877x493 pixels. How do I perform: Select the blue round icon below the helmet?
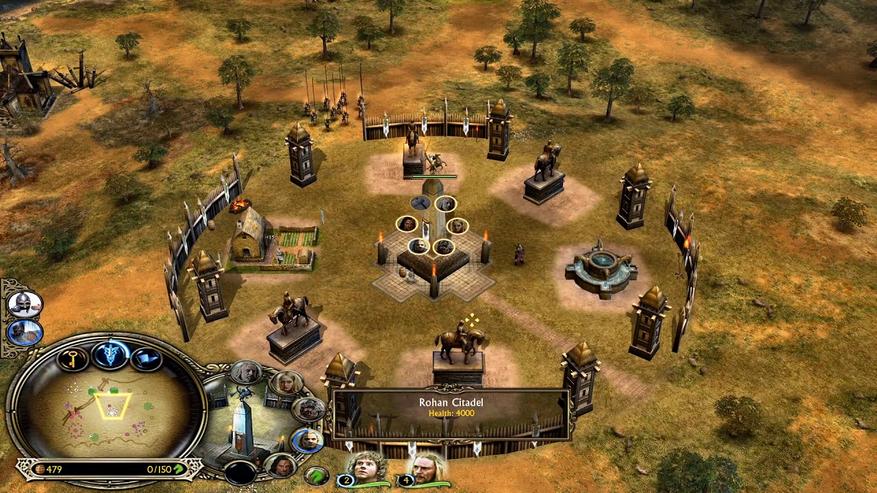24,332
